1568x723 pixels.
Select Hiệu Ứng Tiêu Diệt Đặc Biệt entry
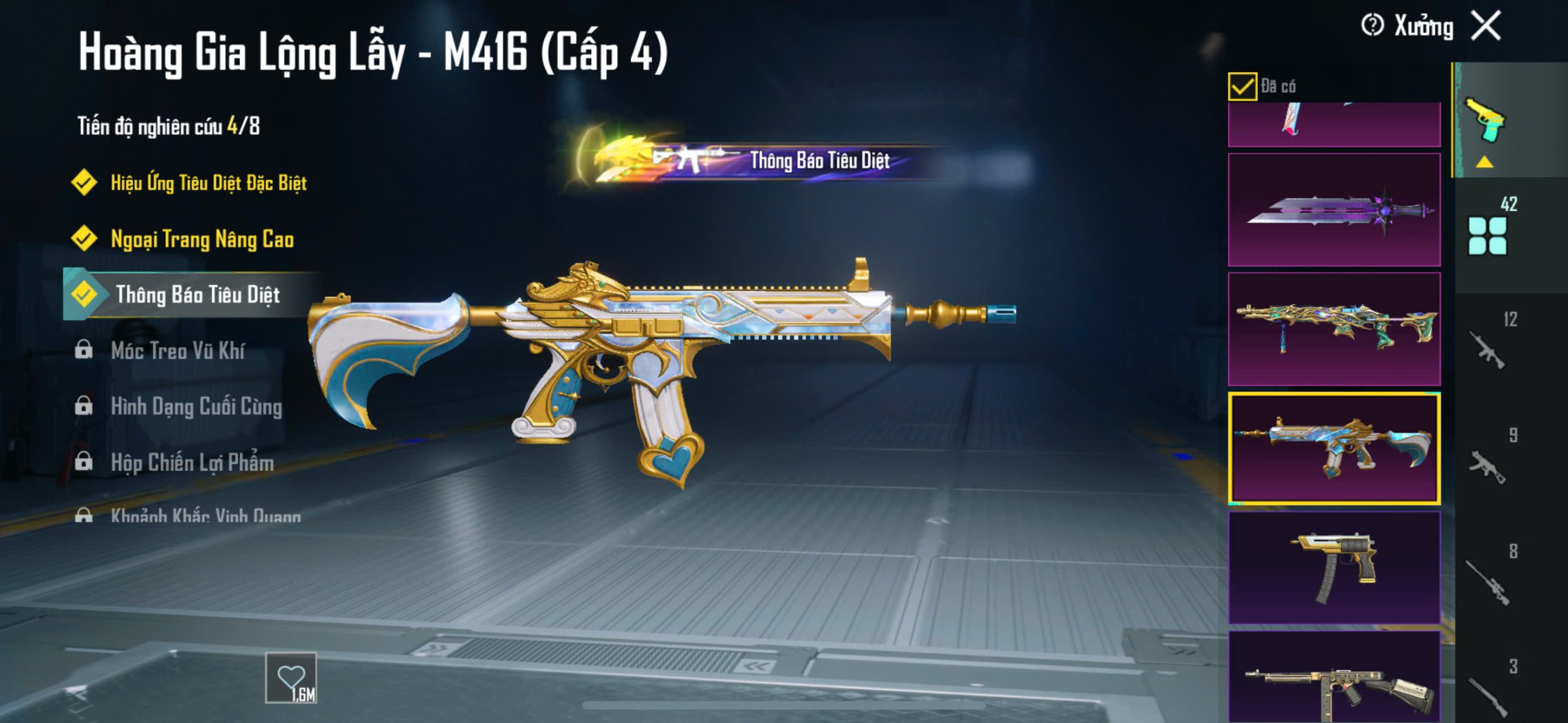point(208,182)
